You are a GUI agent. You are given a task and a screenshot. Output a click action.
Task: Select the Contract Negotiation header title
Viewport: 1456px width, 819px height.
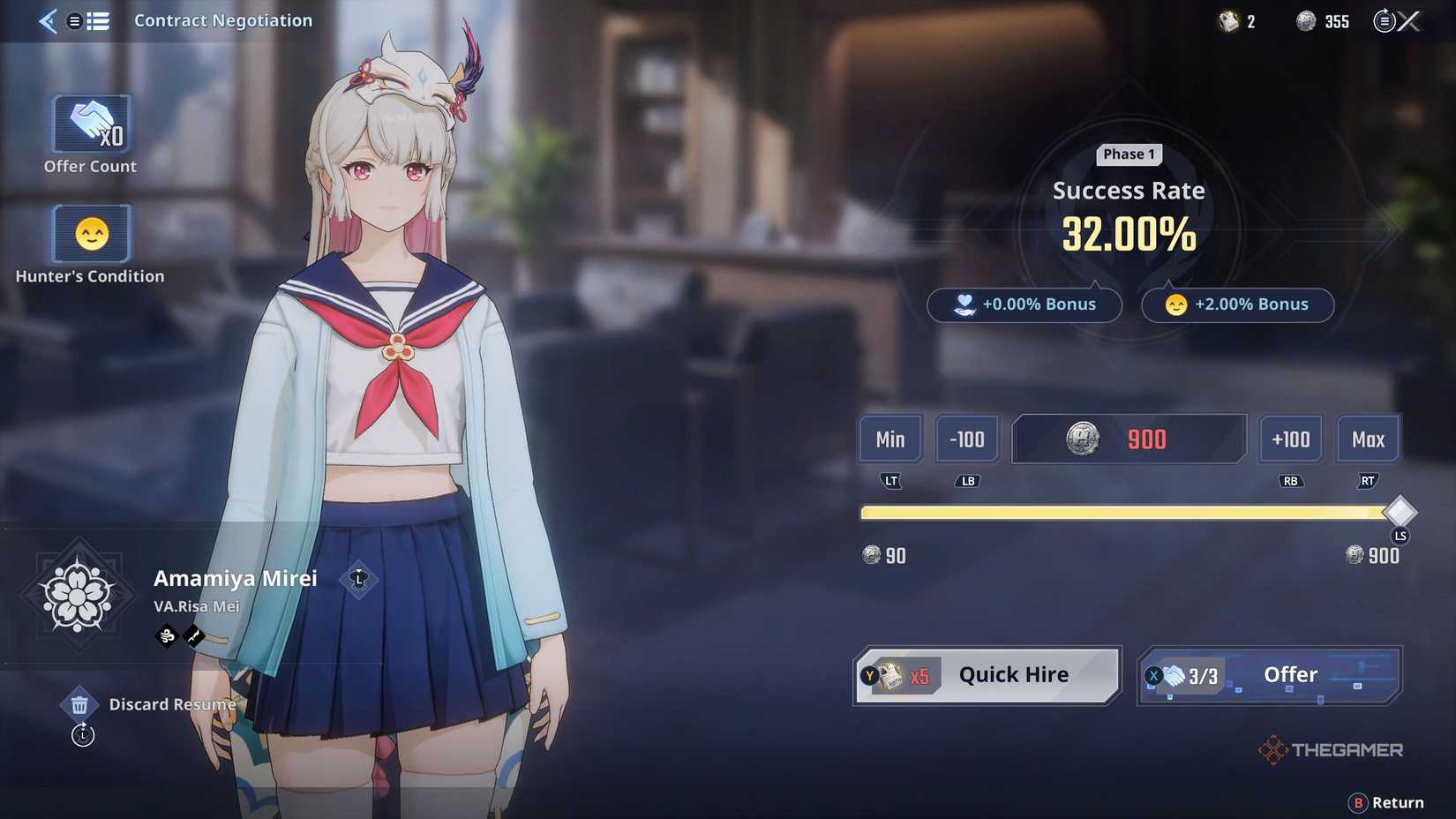coord(222,20)
